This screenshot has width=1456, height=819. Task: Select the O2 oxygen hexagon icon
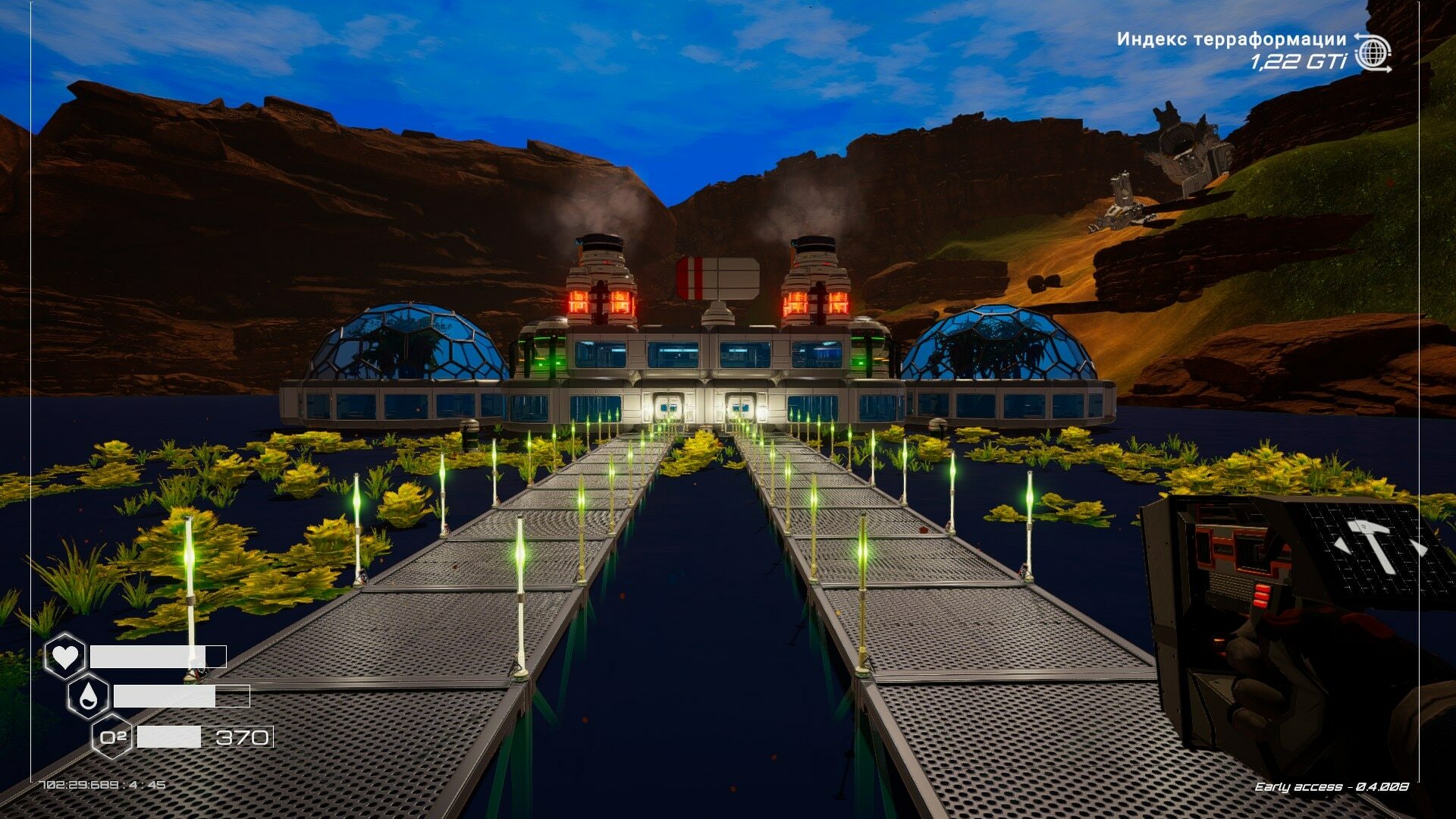(x=112, y=736)
